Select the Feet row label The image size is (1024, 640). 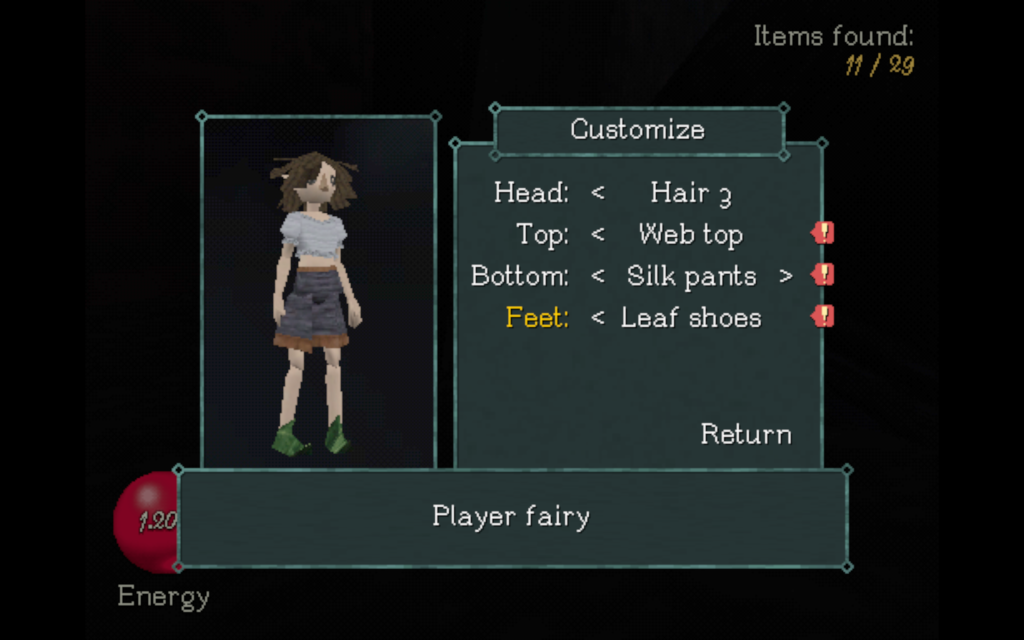537,318
